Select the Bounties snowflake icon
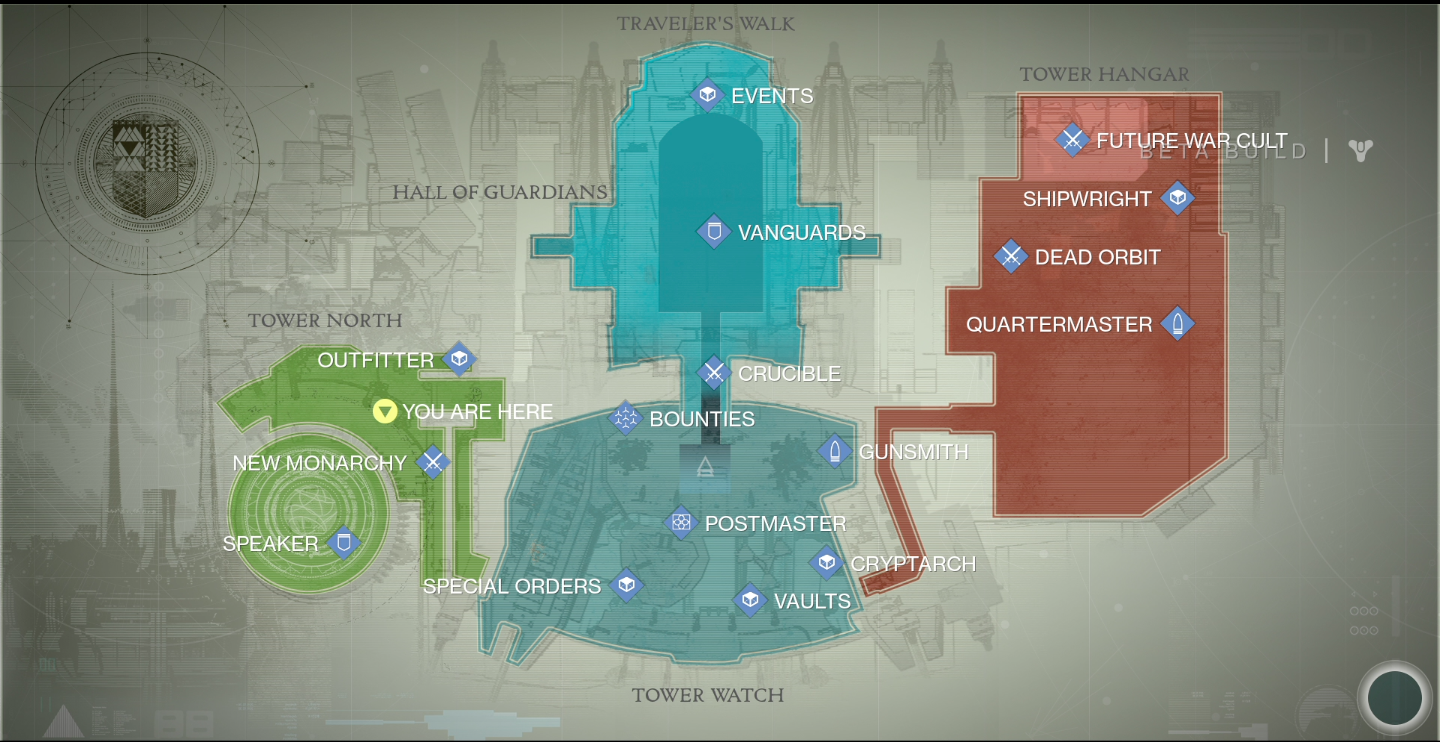 click(627, 419)
